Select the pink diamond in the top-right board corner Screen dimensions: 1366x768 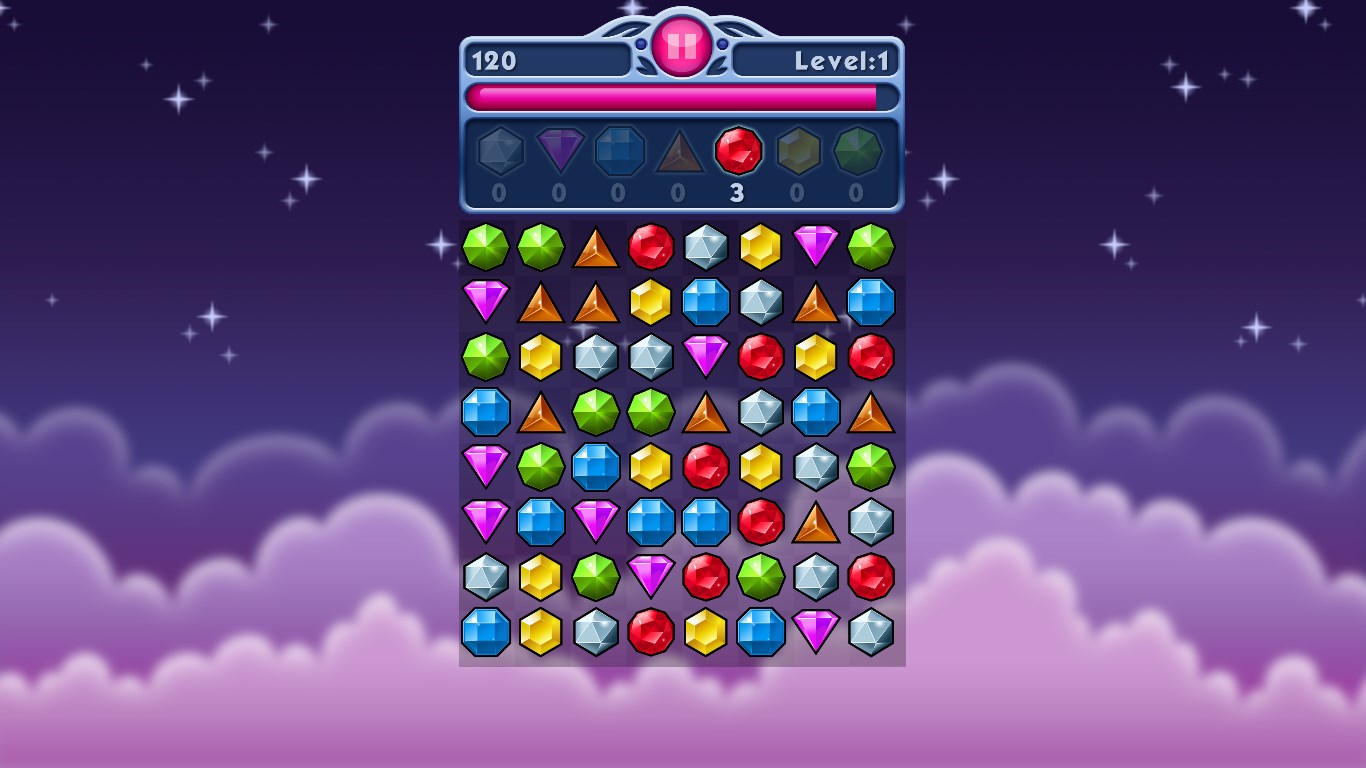(x=816, y=247)
